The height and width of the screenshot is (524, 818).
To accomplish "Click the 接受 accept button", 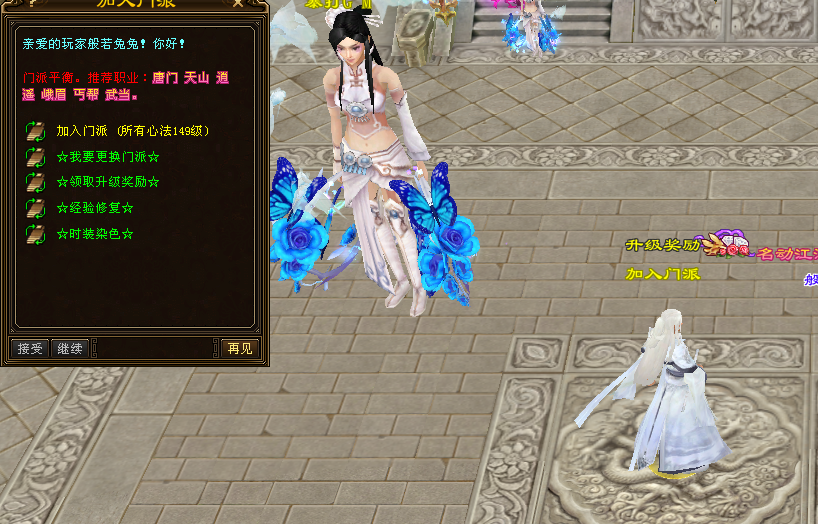I will point(30,348).
